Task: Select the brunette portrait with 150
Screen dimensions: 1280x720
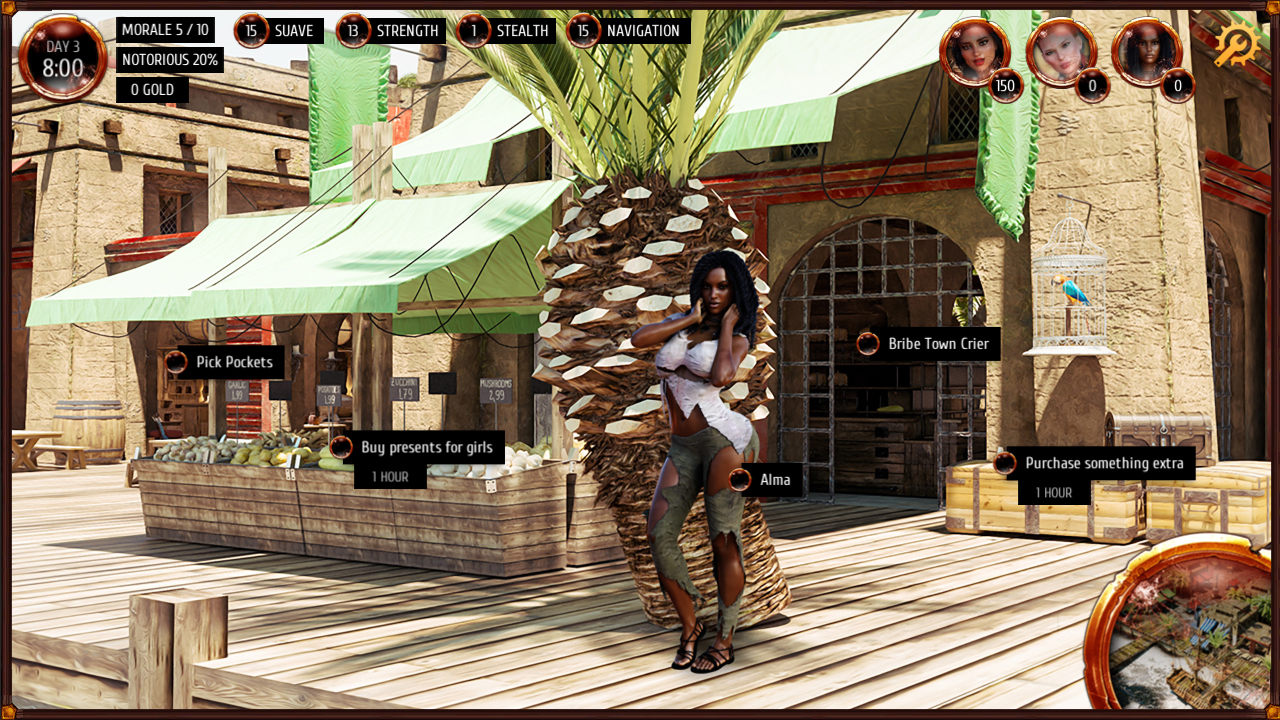Action: pos(974,52)
